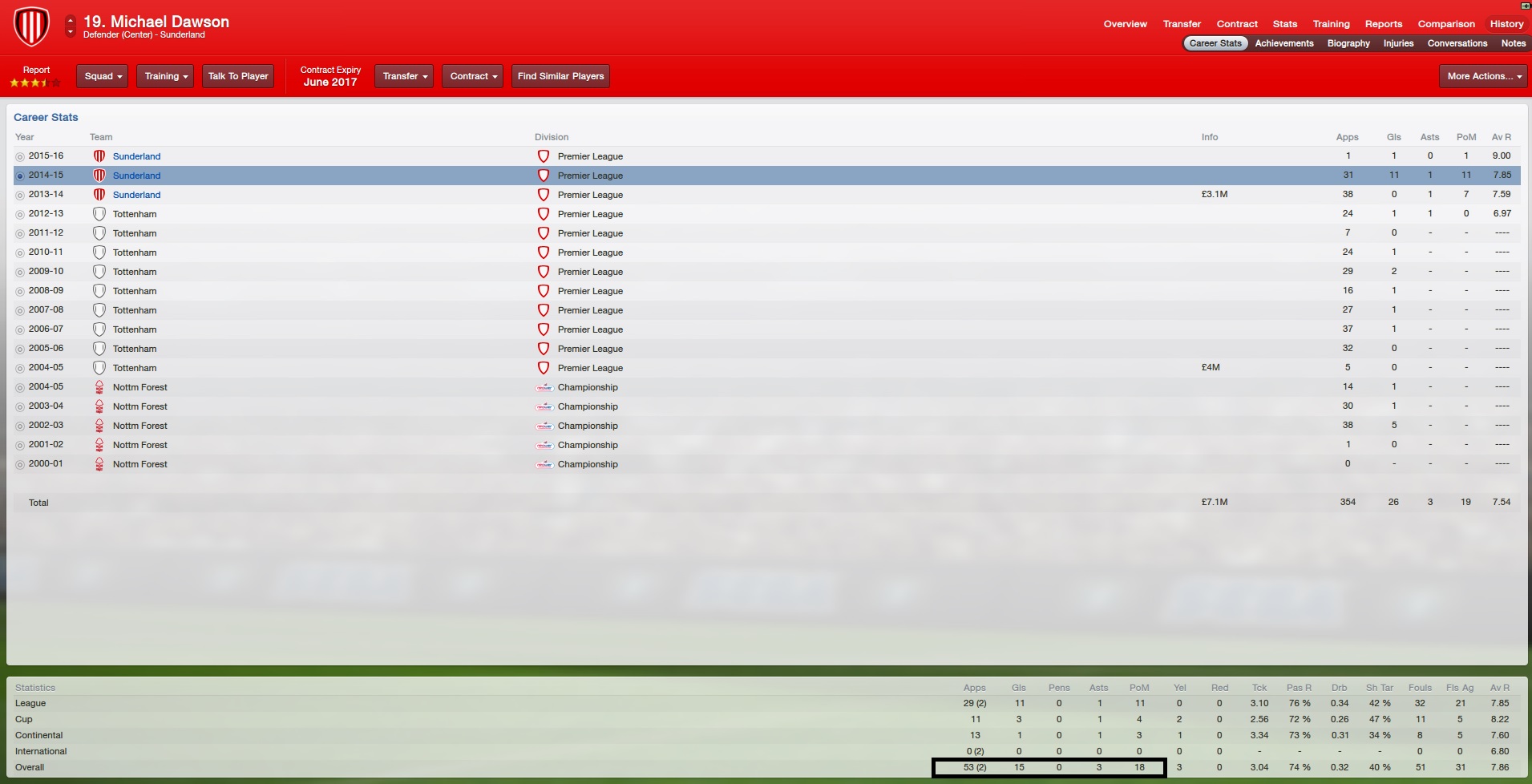Open the Notes sub-tab
1532x784 pixels.
tap(1513, 43)
